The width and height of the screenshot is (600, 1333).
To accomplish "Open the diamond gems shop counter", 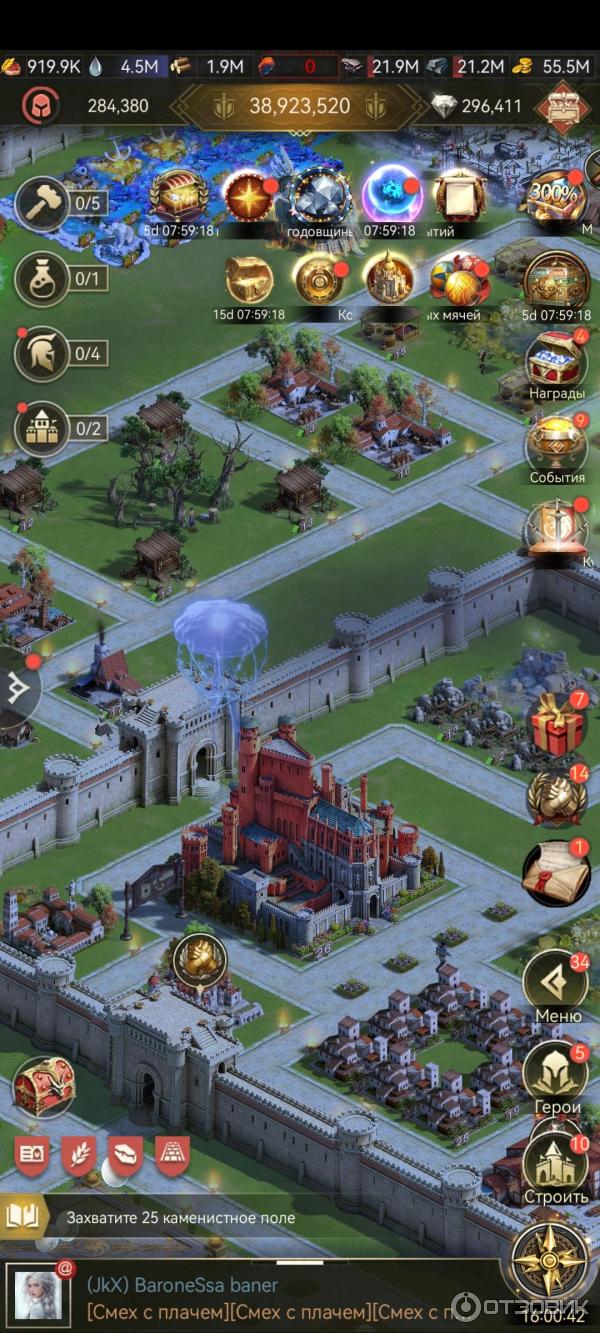I will [478, 106].
